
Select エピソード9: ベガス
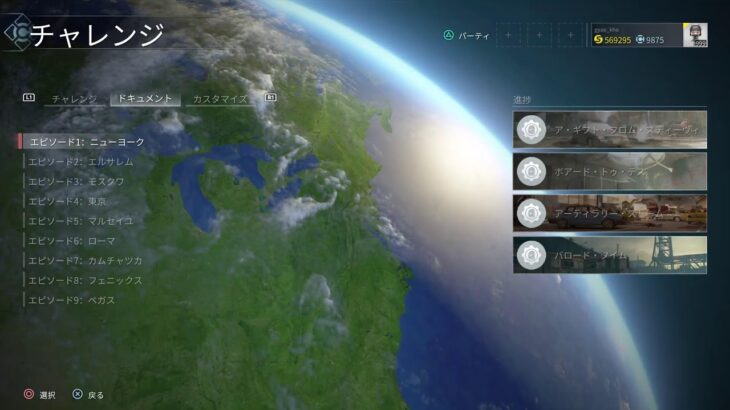(x=71, y=300)
